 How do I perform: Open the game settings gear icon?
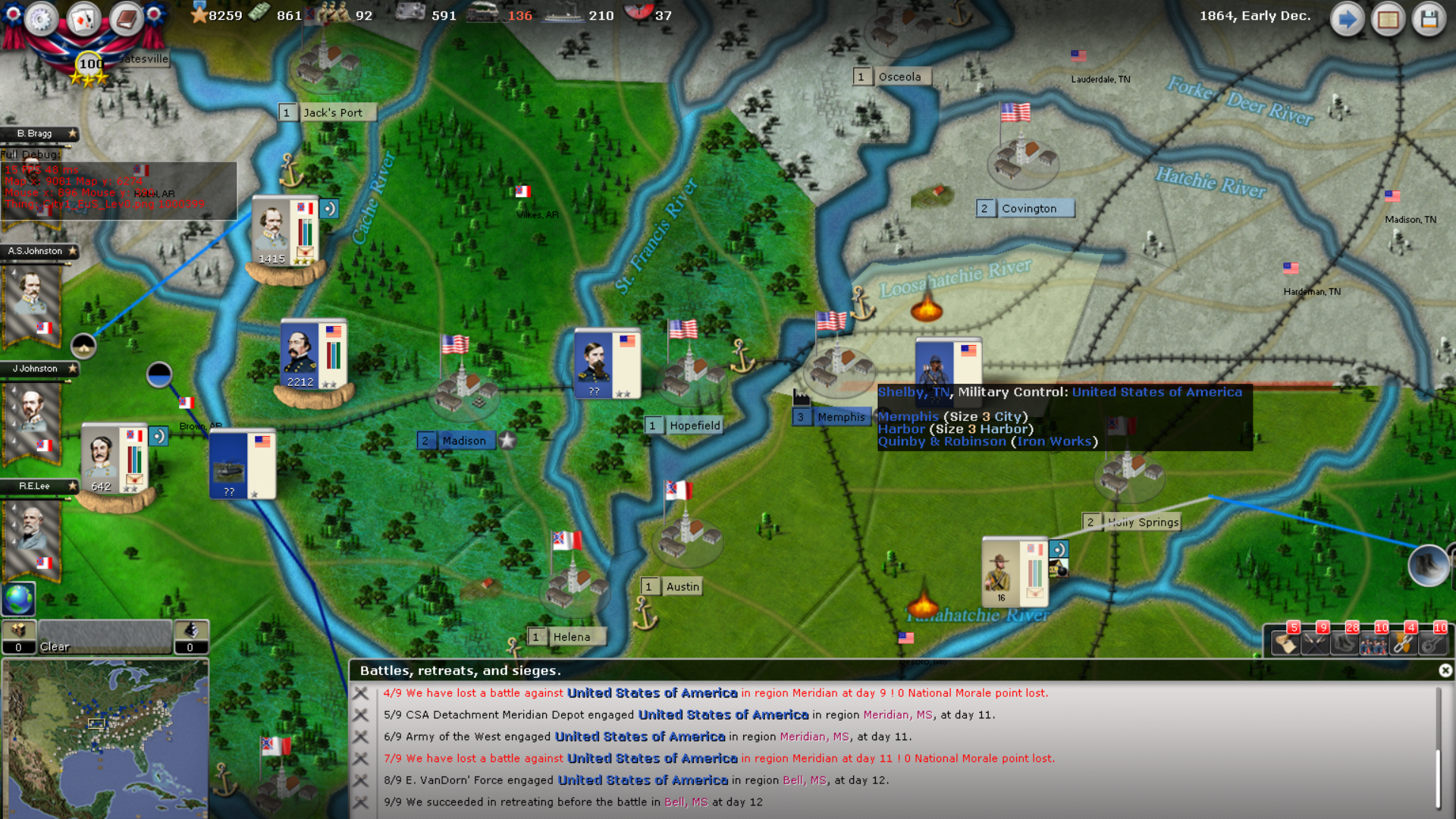tap(41, 20)
